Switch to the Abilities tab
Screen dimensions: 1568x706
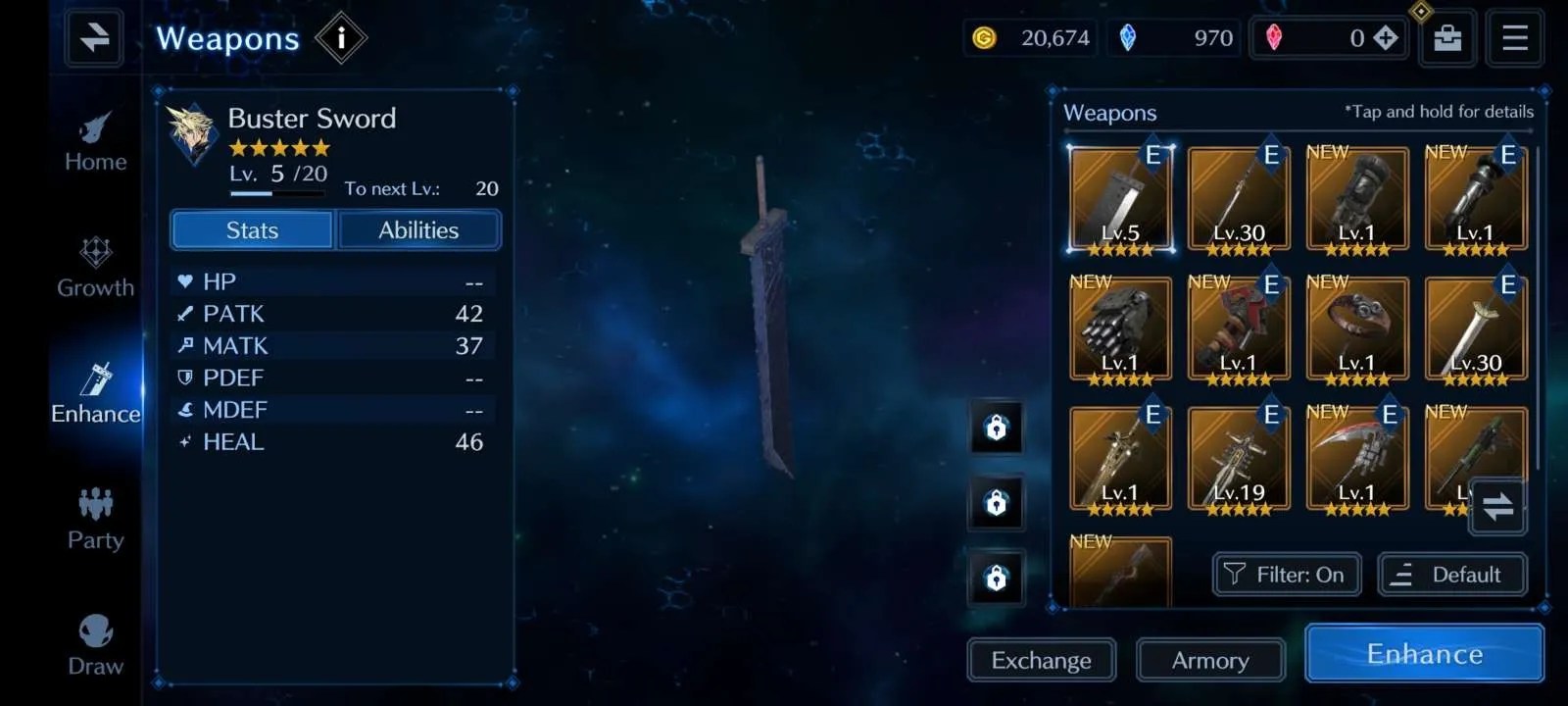pos(418,230)
